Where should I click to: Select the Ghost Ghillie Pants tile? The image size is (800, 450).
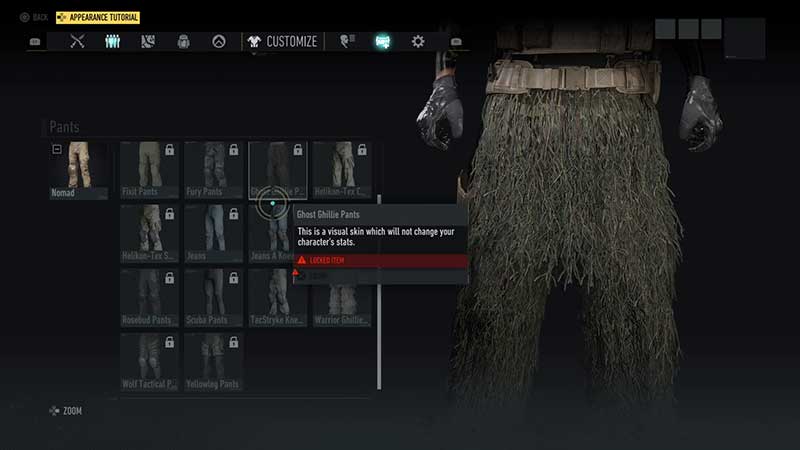pos(277,170)
